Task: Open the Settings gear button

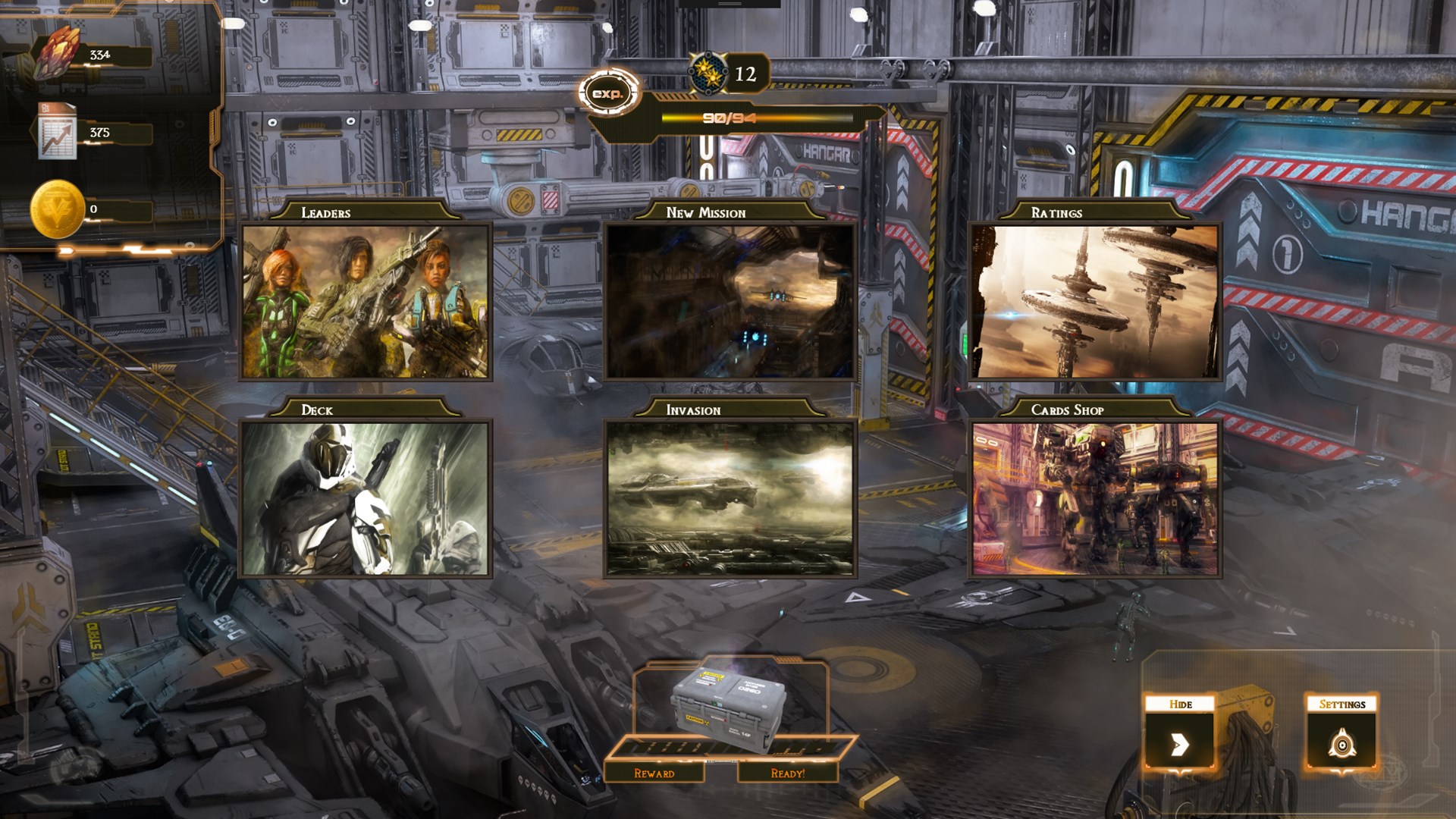Action: [x=1341, y=744]
